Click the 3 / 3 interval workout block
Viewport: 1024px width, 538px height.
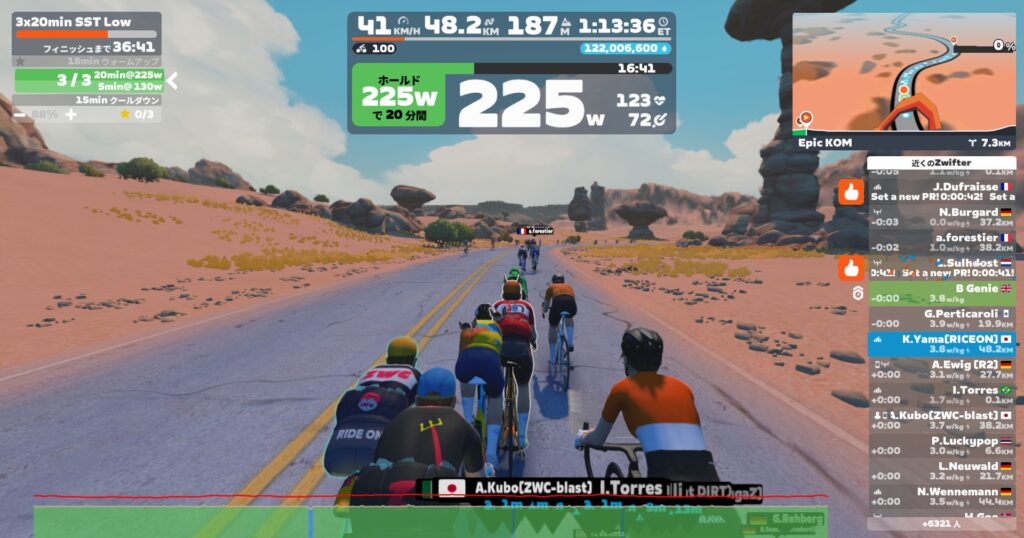(88, 80)
